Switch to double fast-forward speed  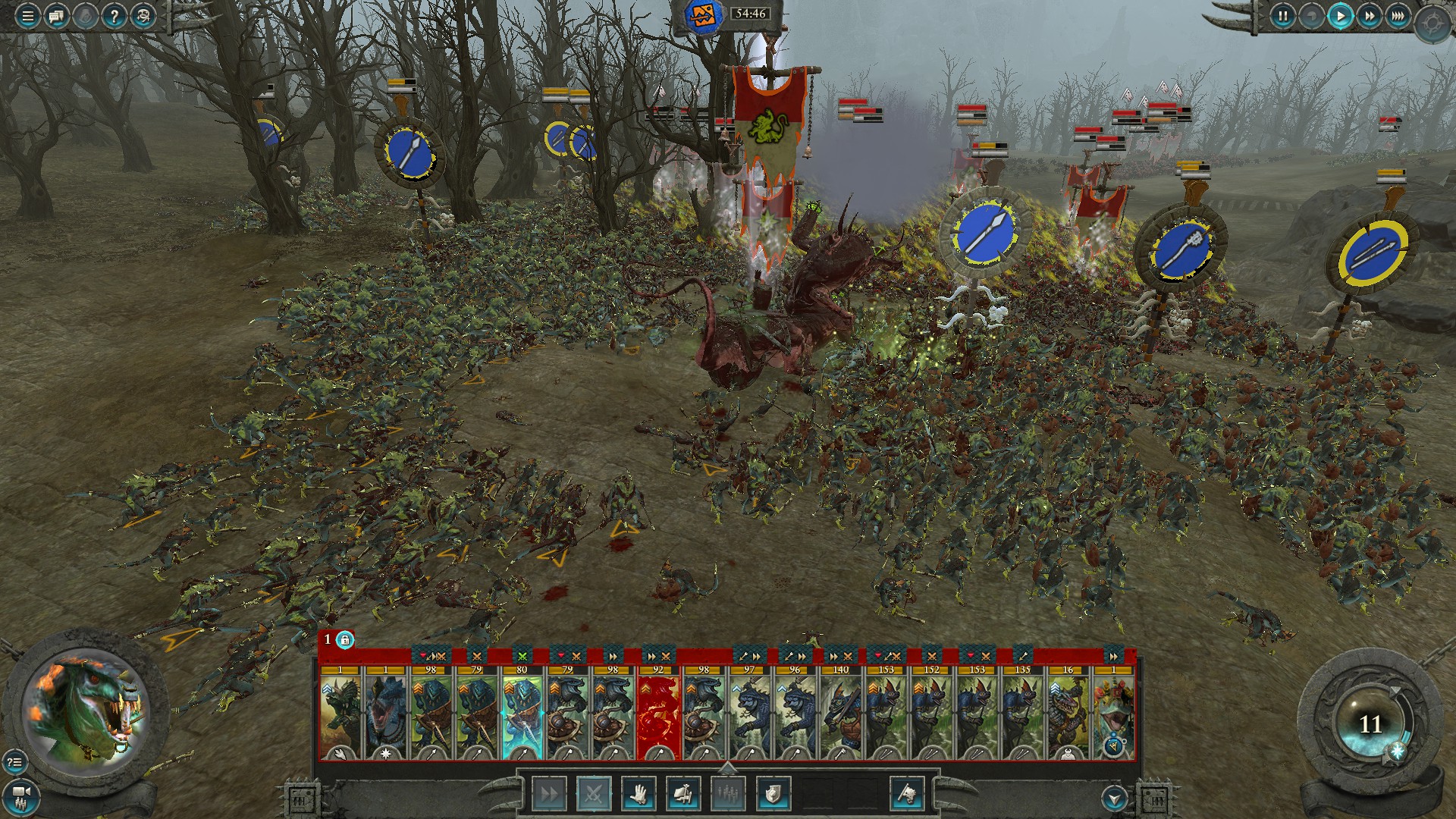pyautogui.click(x=1369, y=15)
